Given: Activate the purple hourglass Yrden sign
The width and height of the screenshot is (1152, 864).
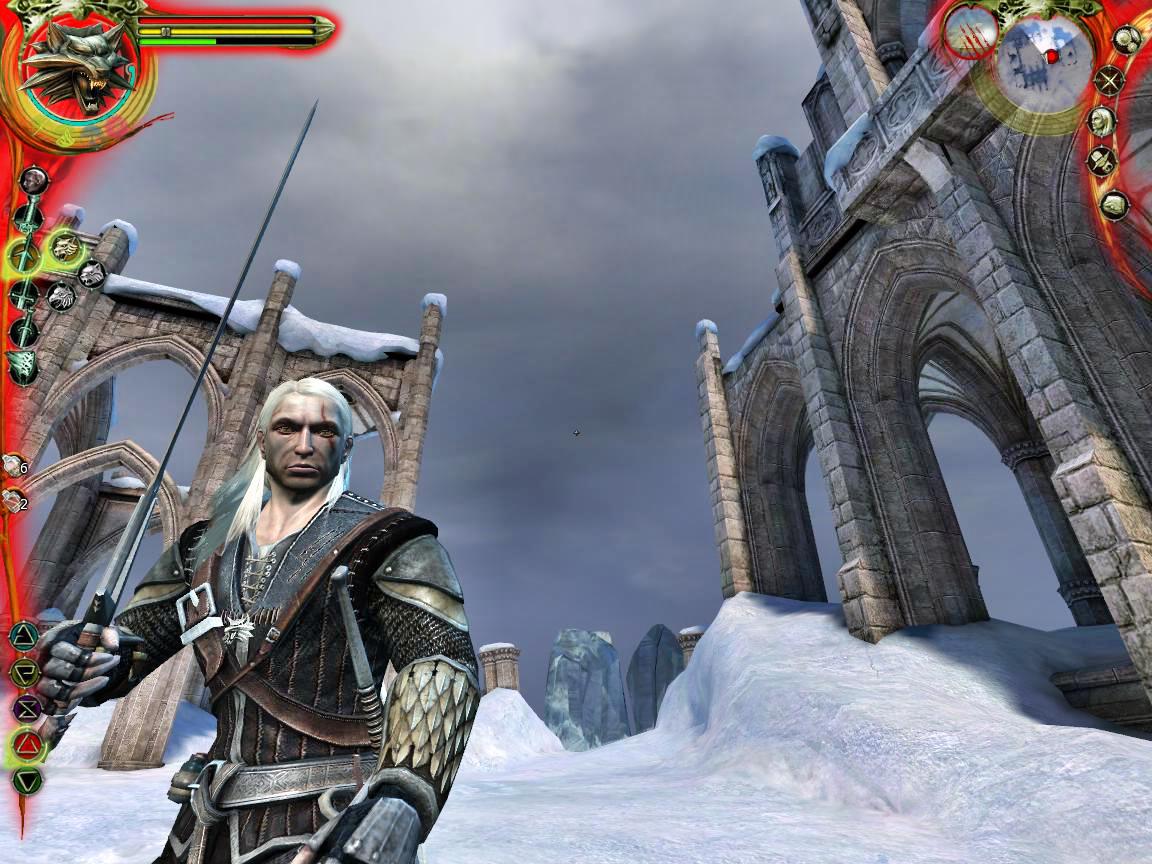Looking at the screenshot, I should click(26, 708).
